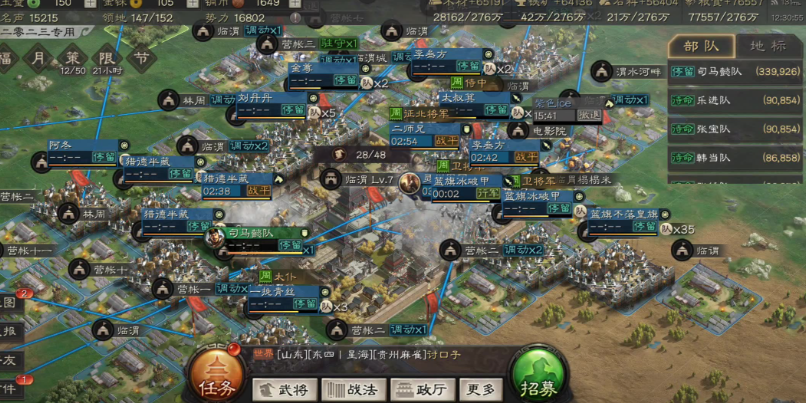
Task: Show 更多 options
Action: pyautogui.click(x=480, y=389)
